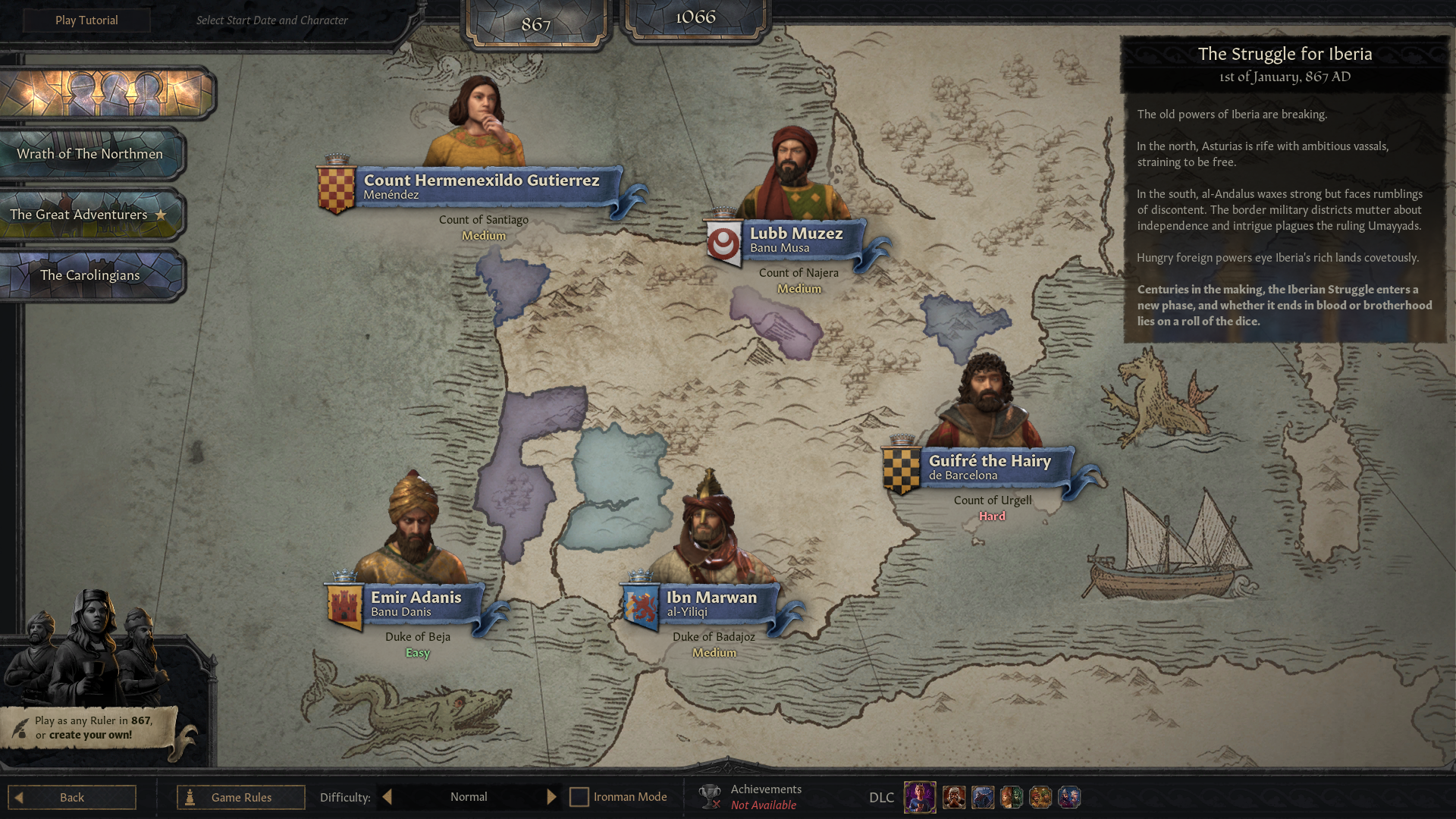Screen dimensions: 1456x819
Task: Switch to the 867 start date
Action: pos(535,24)
